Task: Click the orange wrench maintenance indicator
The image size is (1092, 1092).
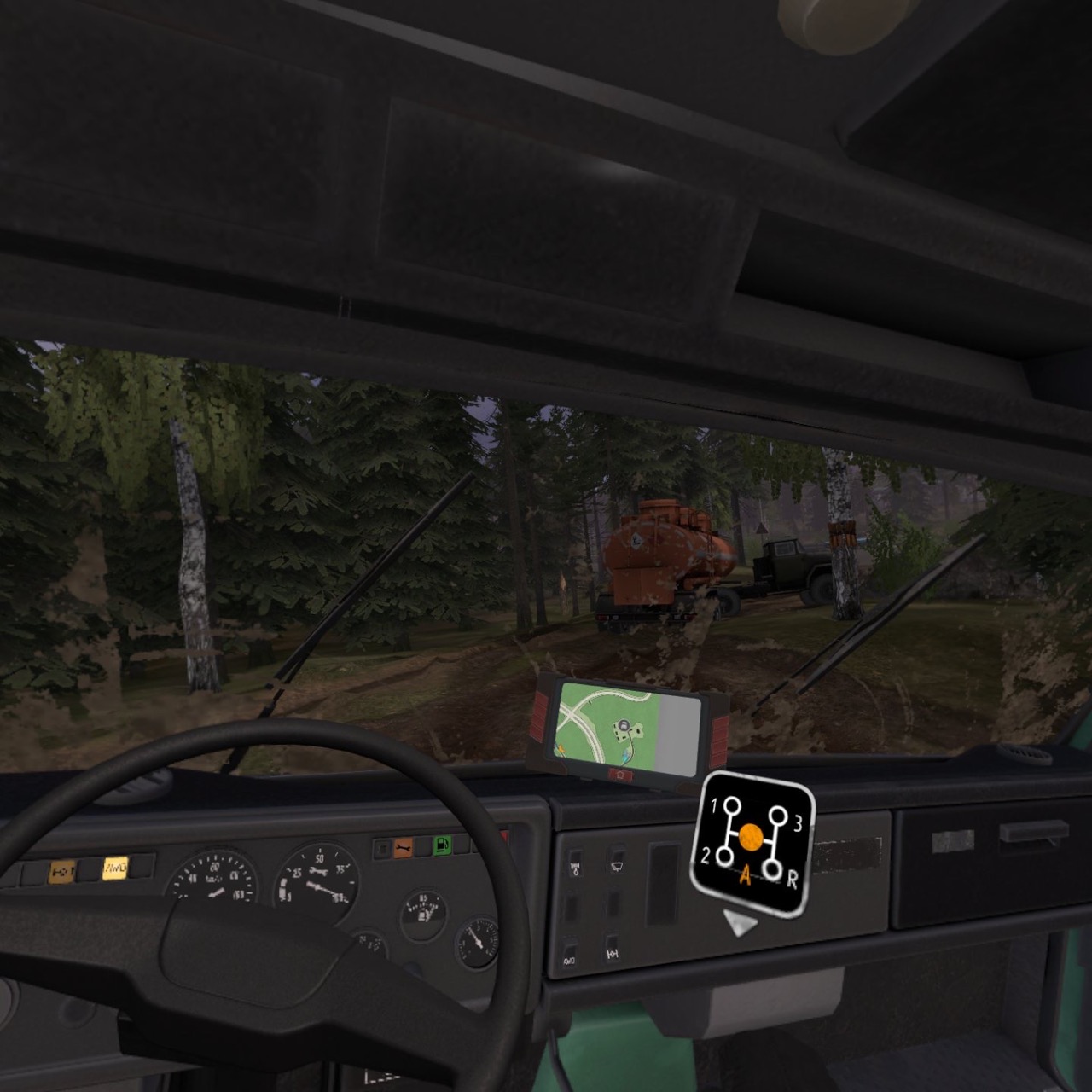Action: (x=403, y=846)
